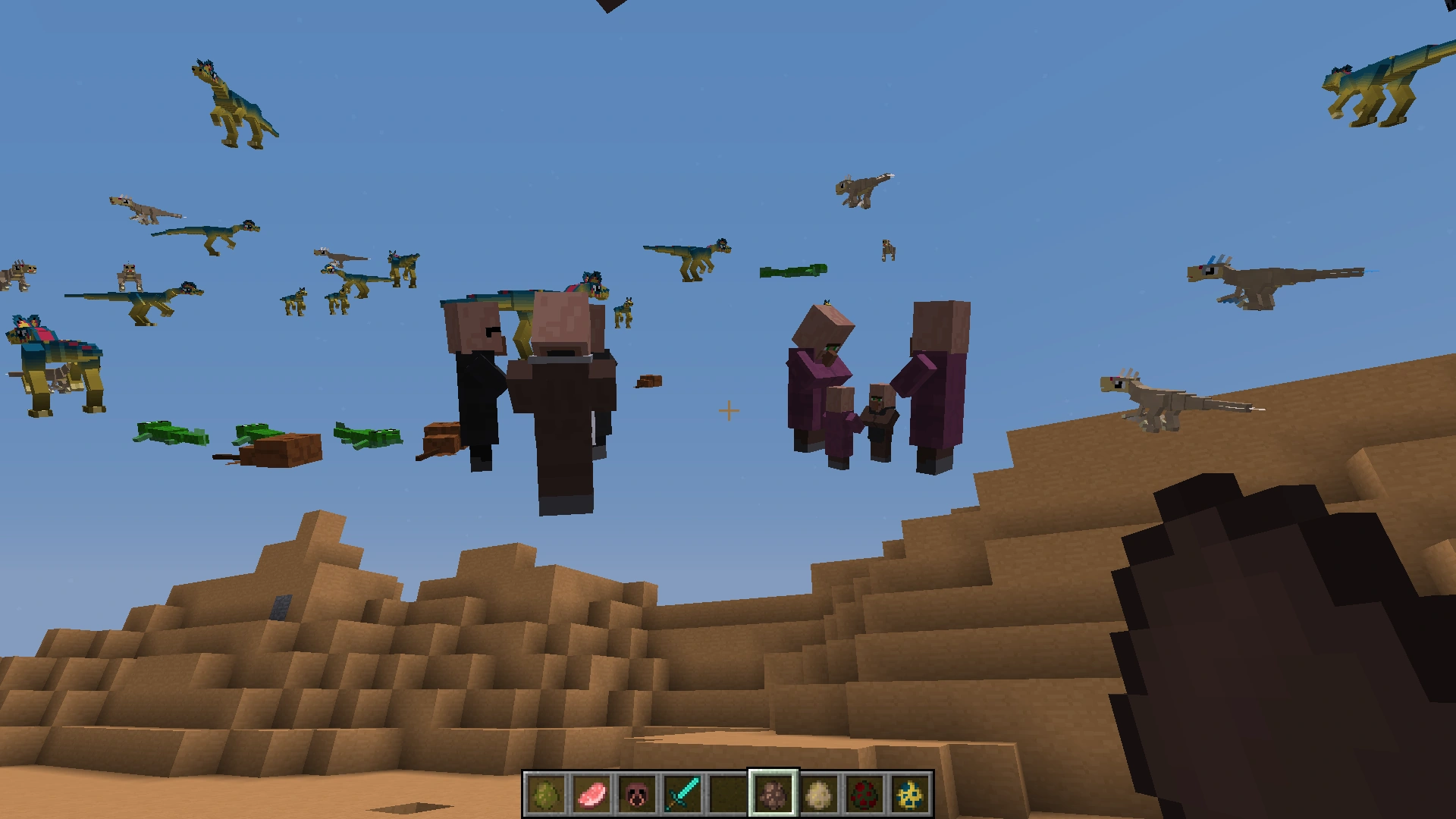
Task: Click the highlighted brown spawn egg slot
Action: coord(773,794)
